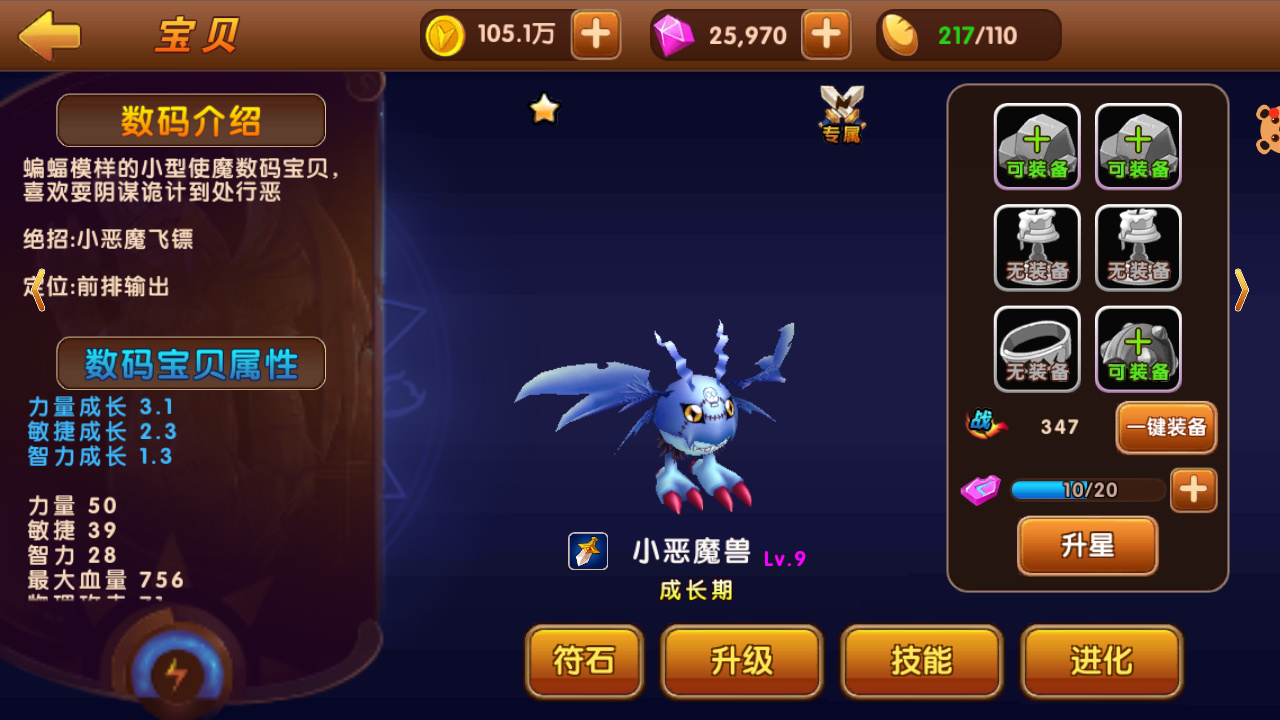The height and width of the screenshot is (720, 1280).
Task: Go to the previous pet using the left chevron
Action: (37, 290)
